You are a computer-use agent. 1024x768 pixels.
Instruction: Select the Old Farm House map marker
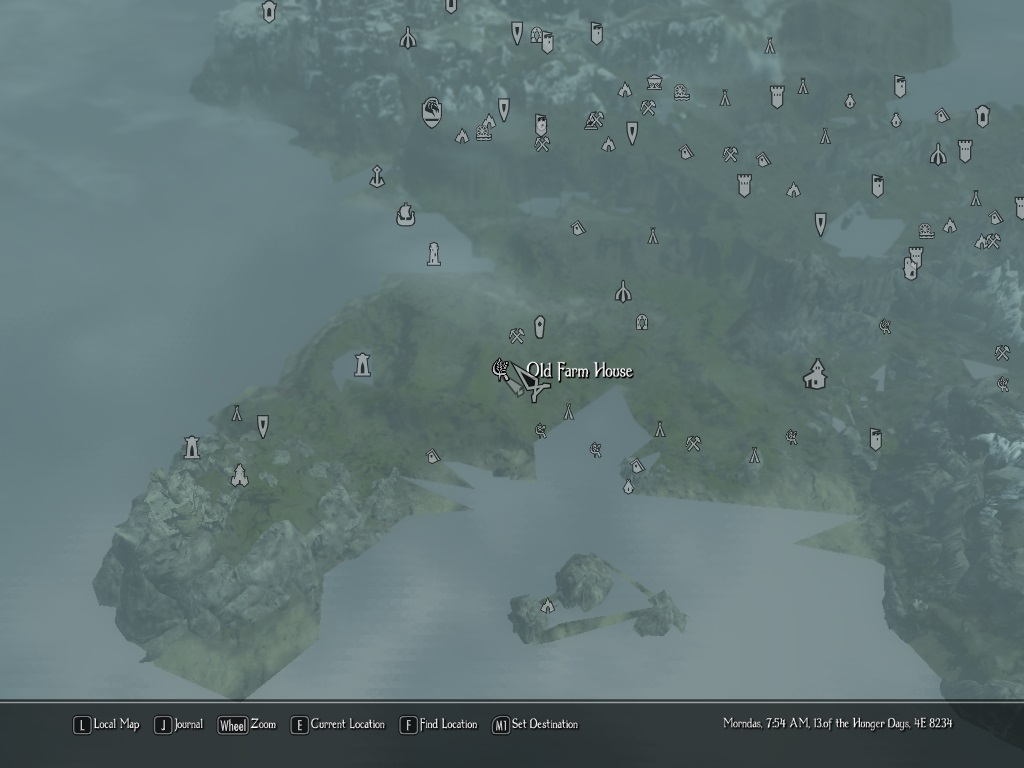(499, 370)
